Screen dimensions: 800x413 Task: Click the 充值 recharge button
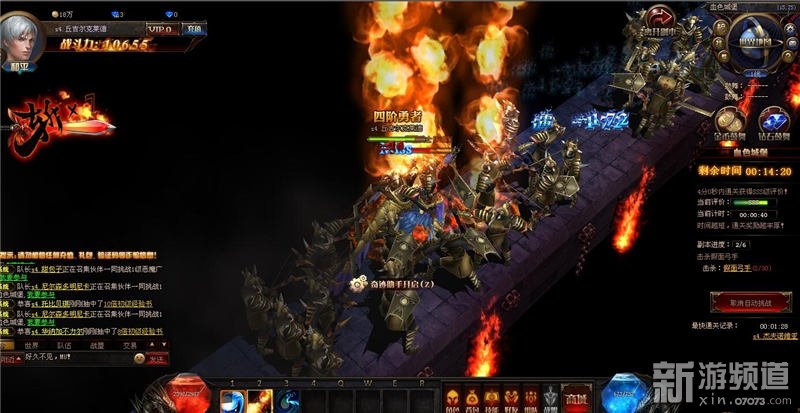194,29
